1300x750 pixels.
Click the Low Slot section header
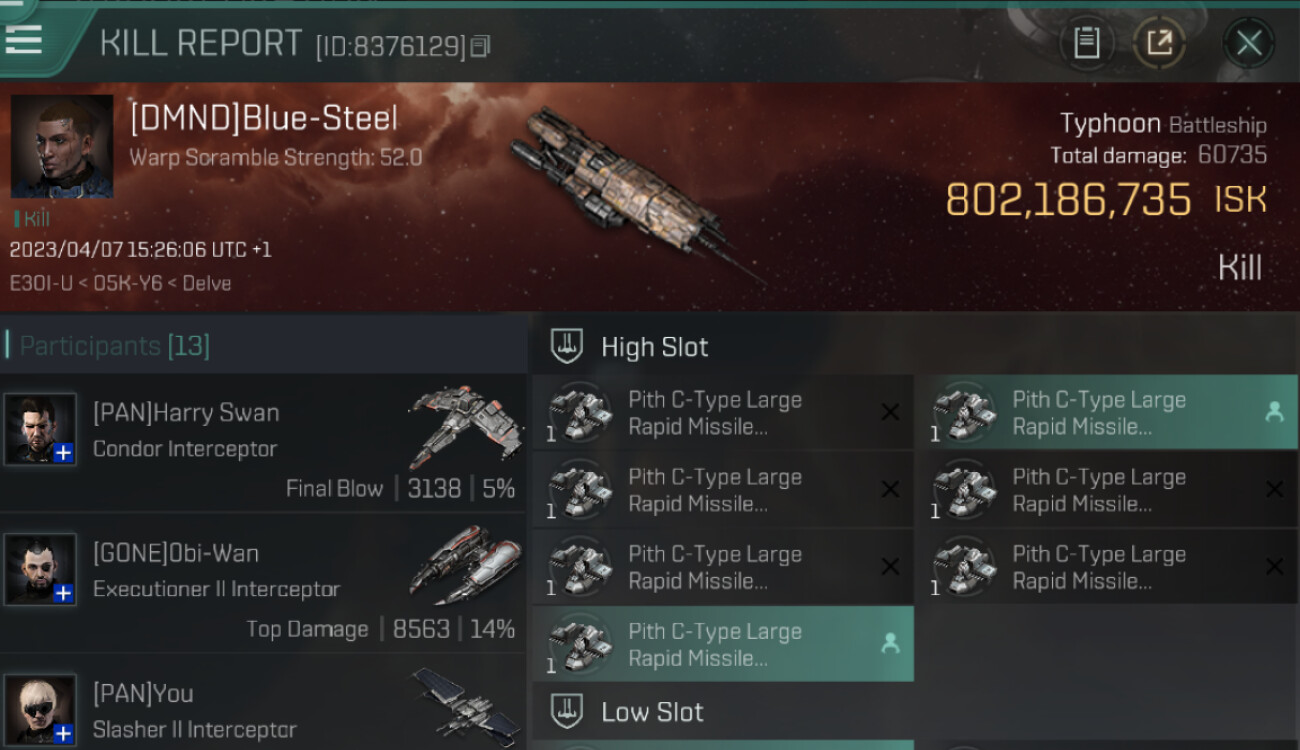652,712
